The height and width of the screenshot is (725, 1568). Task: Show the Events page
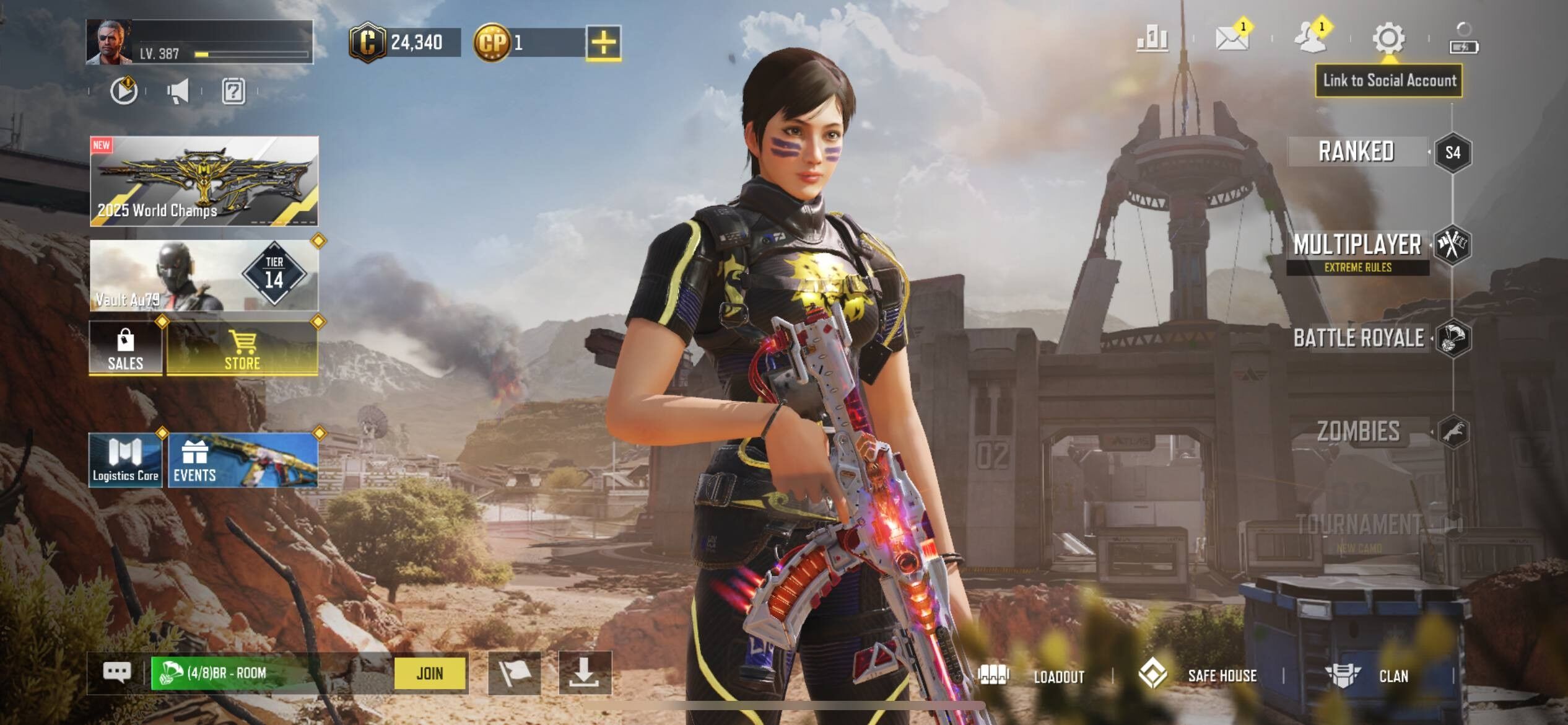pos(243,460)
